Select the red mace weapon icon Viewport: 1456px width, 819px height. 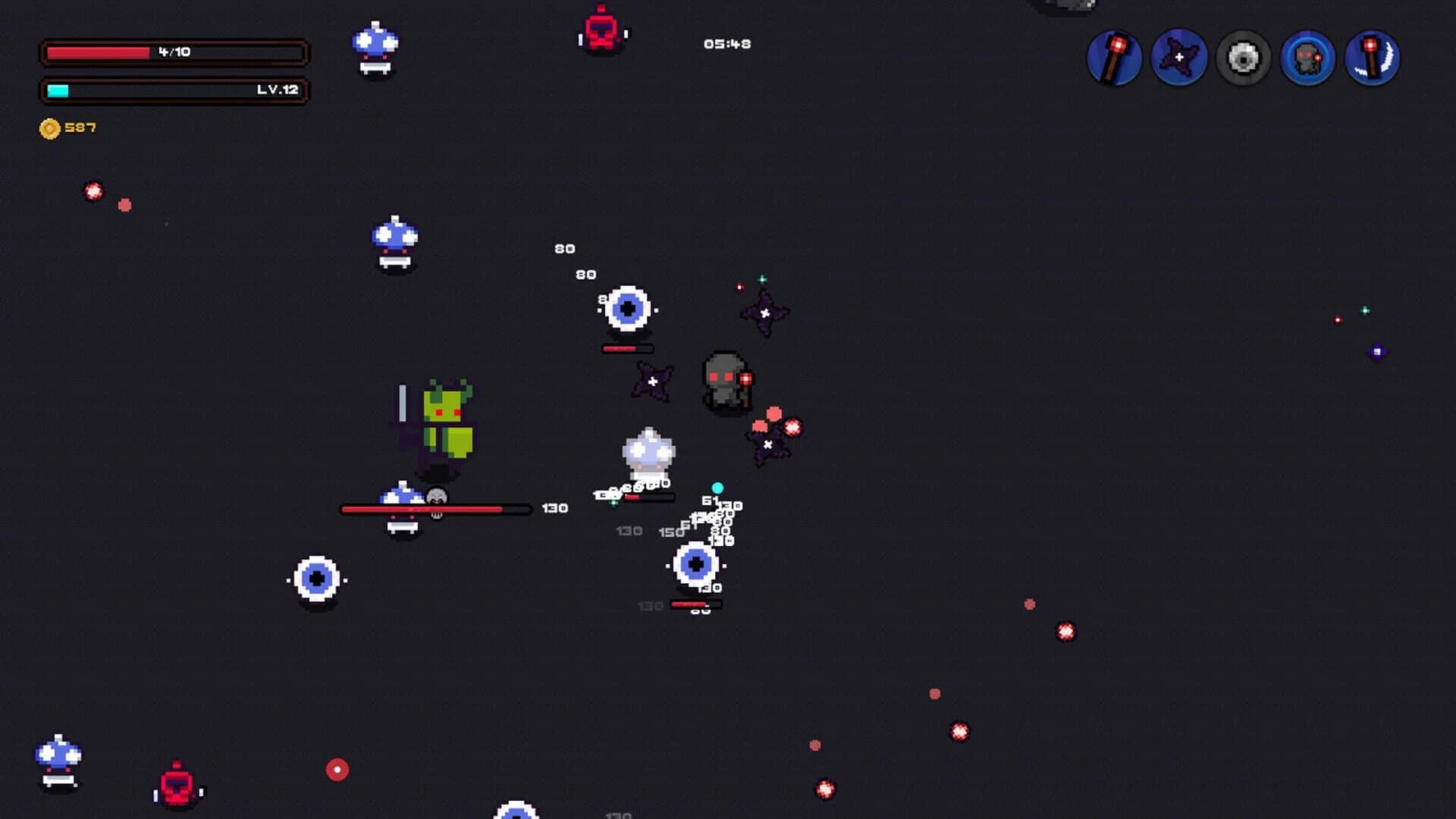pos(1113,58)
